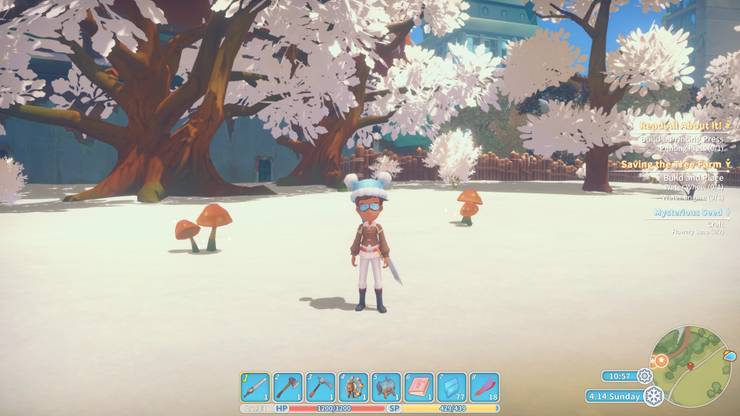This screenshot has height=416, width=740.
Task: Click the snowflake season icon
Action: click(x=653, y=395)
